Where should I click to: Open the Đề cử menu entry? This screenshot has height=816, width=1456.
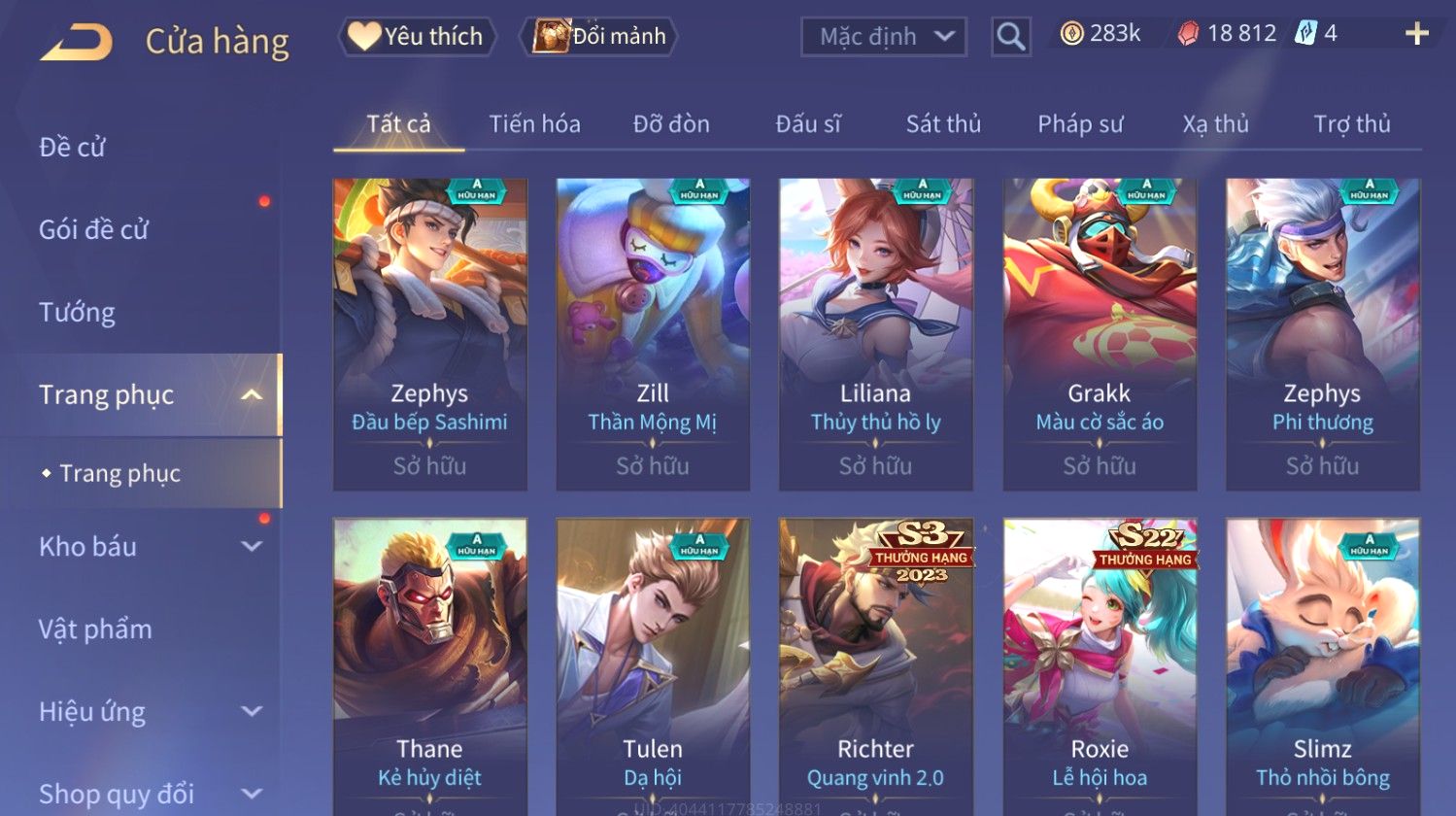pos(73,148)
